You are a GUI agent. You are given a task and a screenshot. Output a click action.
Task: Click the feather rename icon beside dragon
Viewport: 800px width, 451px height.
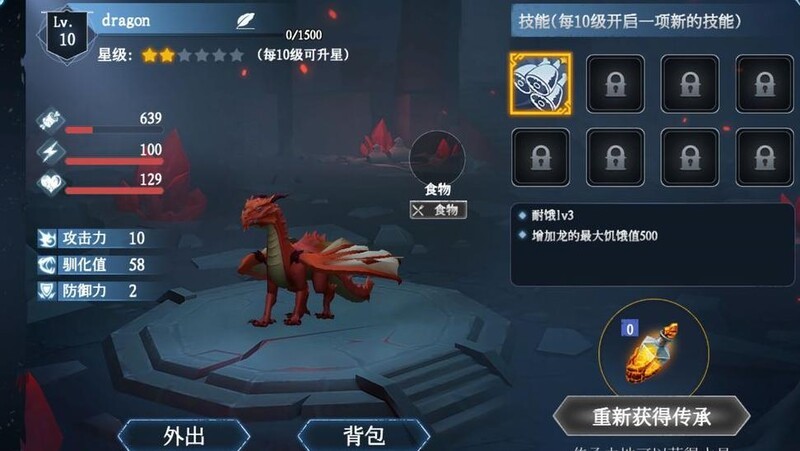coord(245,20)
